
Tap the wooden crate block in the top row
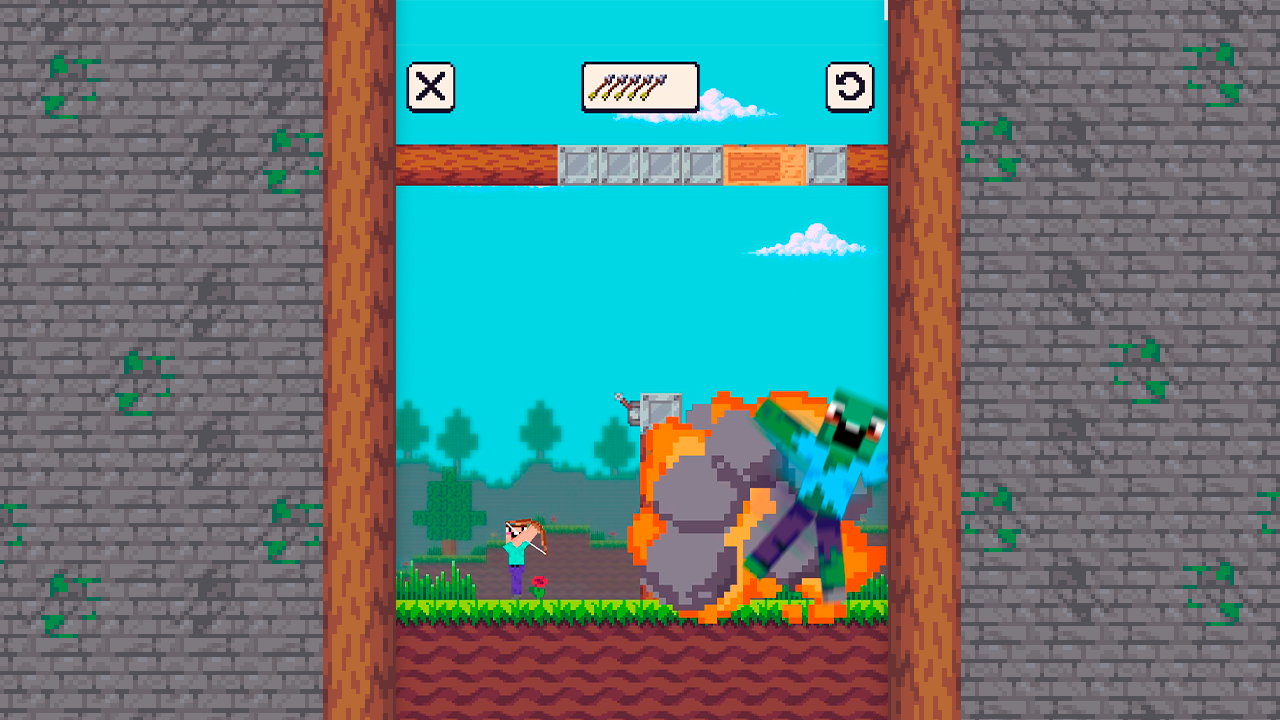coord(765,162)
